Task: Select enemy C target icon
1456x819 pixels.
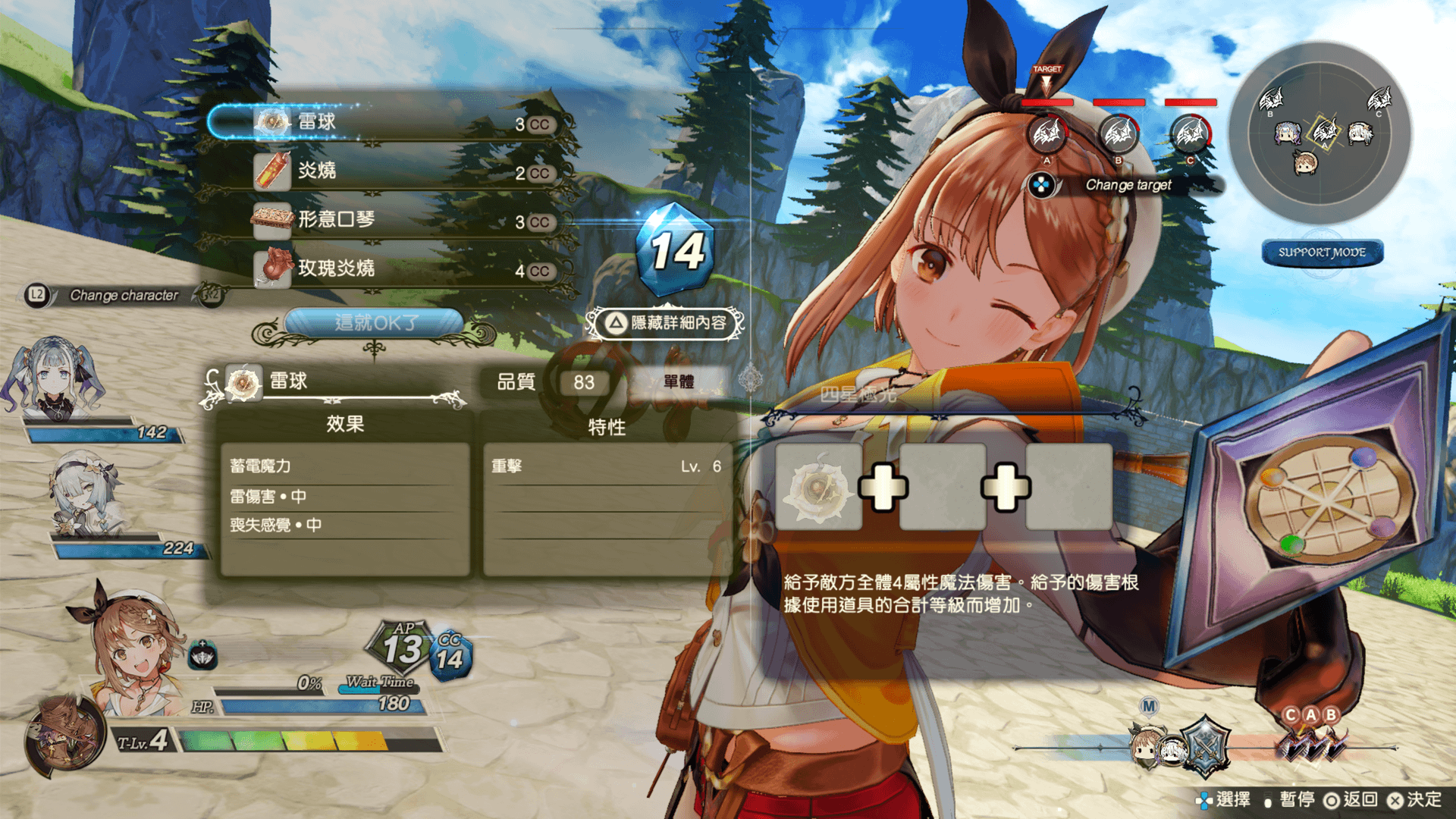Action: click(1191, 134)
